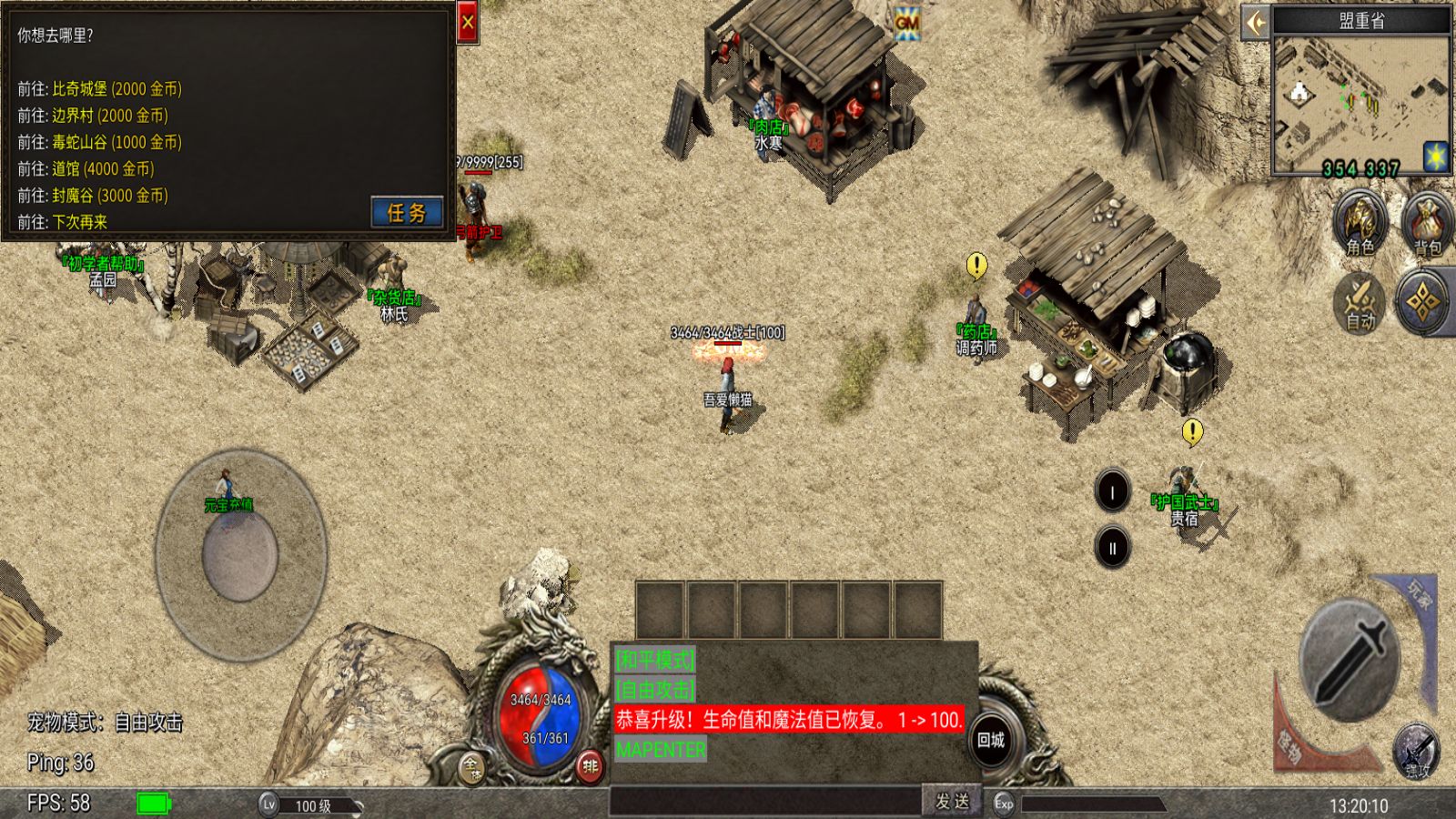Choose destination 边界村

(109, 116)
